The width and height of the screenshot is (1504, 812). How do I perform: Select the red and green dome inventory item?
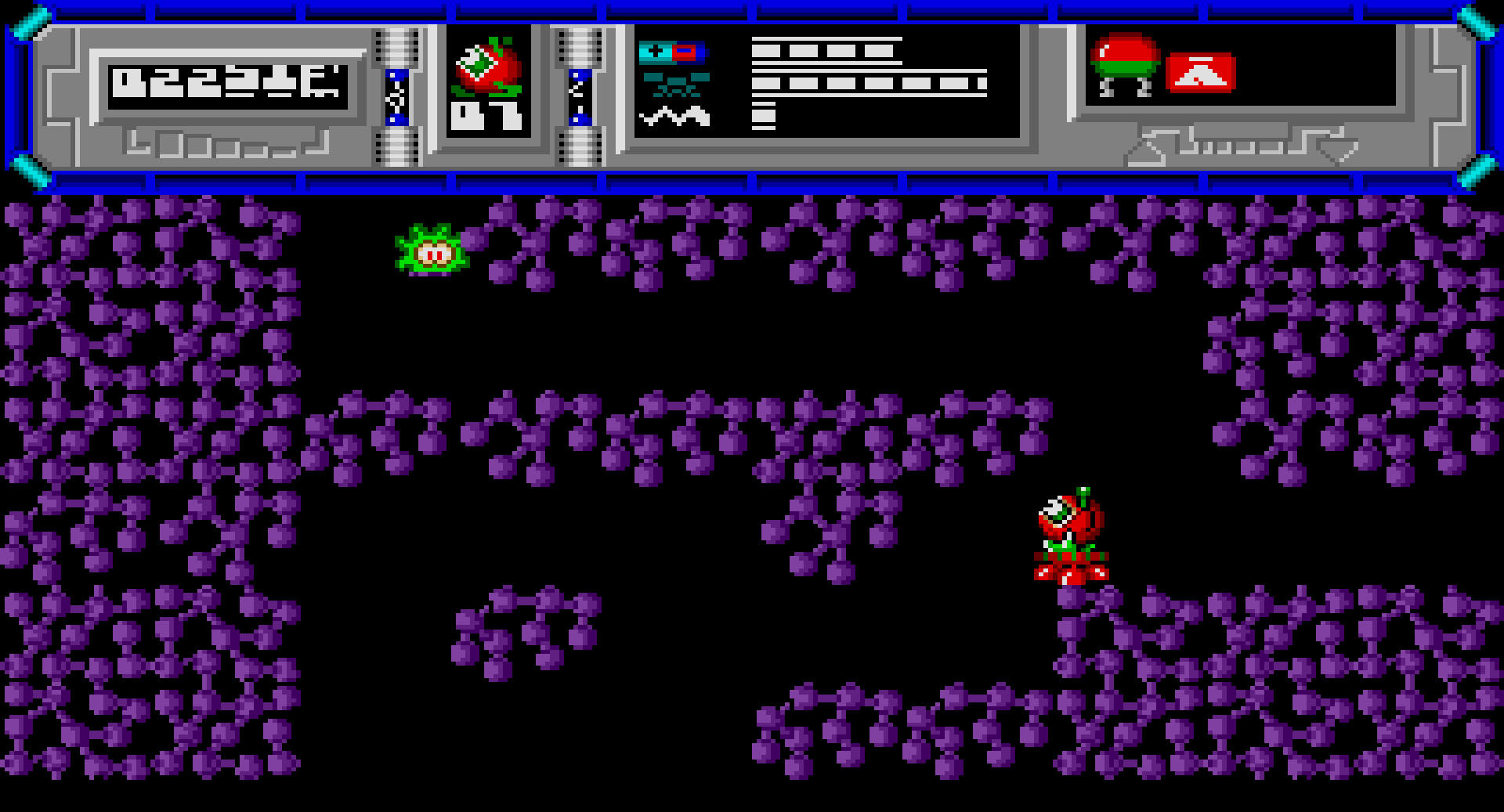tap(1125, 64)
